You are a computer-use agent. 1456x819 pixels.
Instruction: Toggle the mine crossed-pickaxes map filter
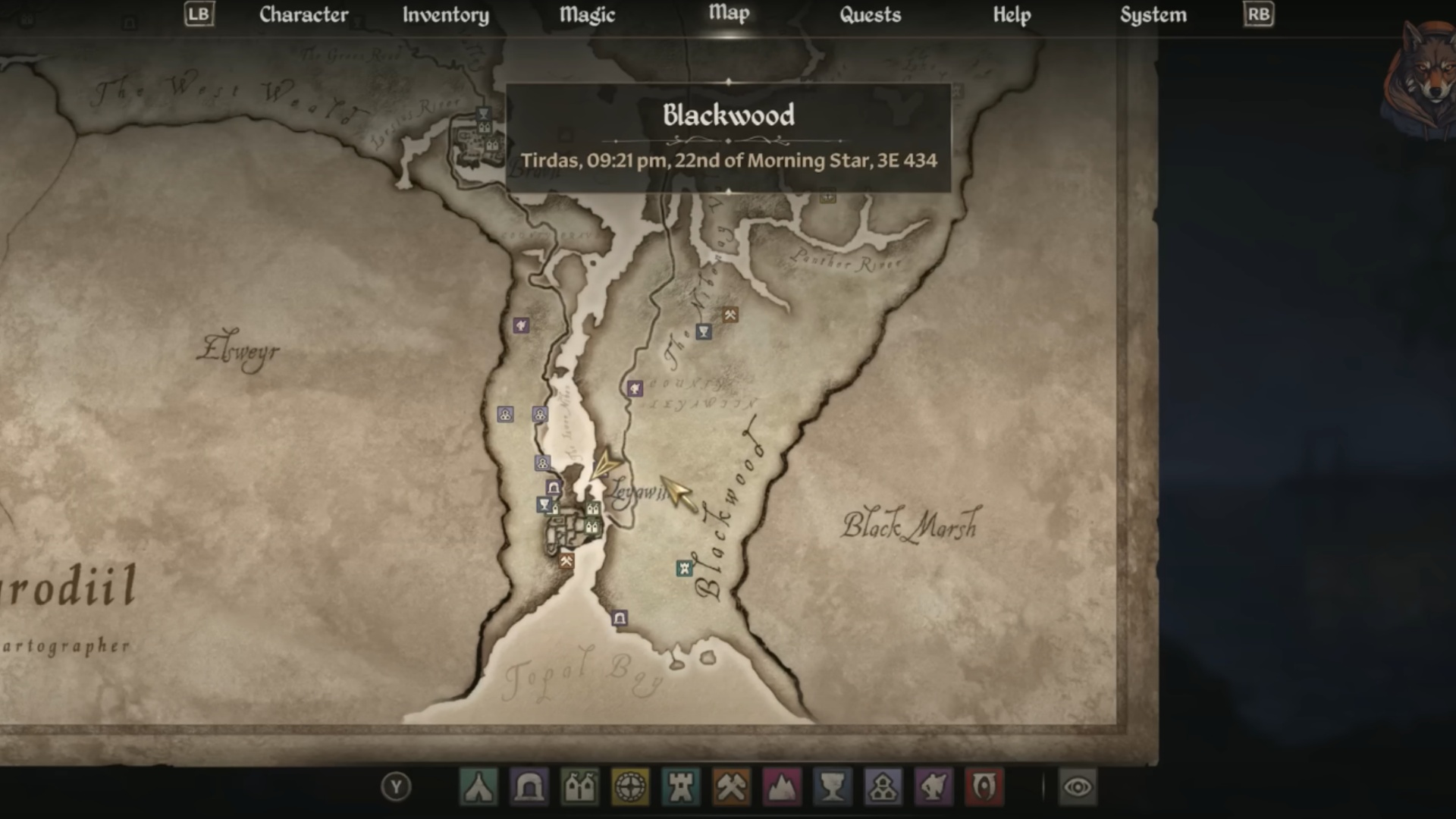[x=731, y=787]
